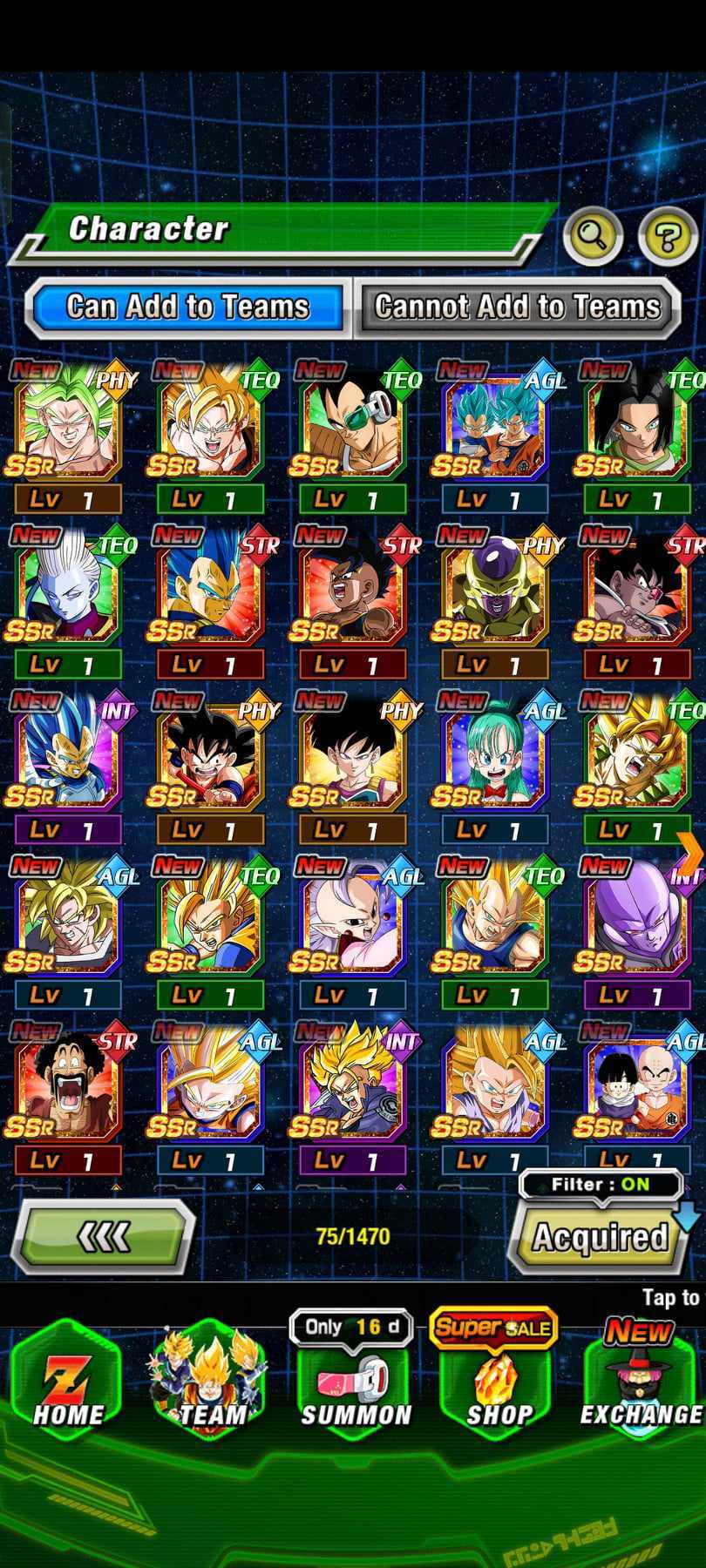Toggle the Filter ON indicator
706x1568 pixels.
pos(600,1184)
